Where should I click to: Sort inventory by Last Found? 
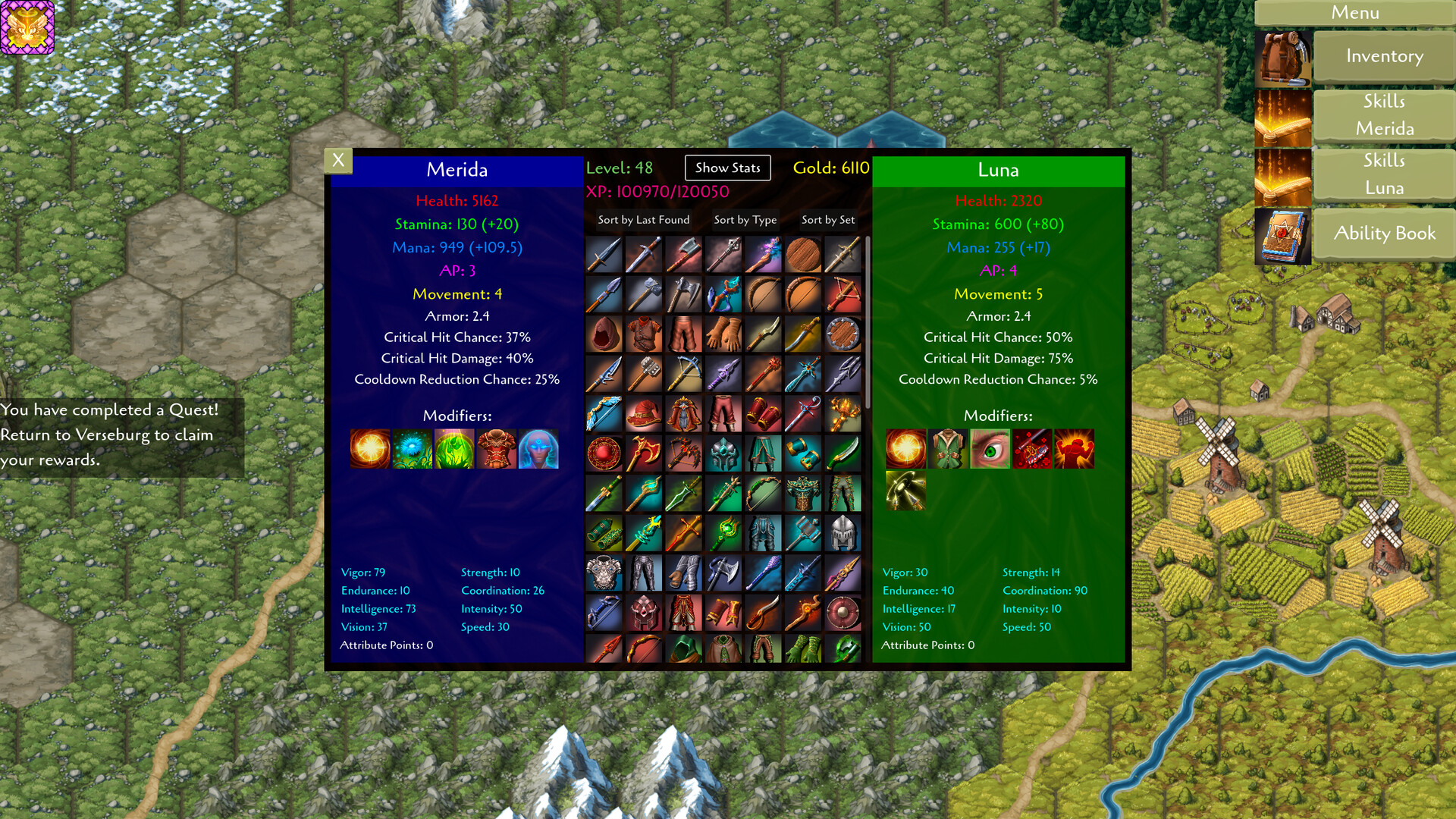[x=642, y=220]
